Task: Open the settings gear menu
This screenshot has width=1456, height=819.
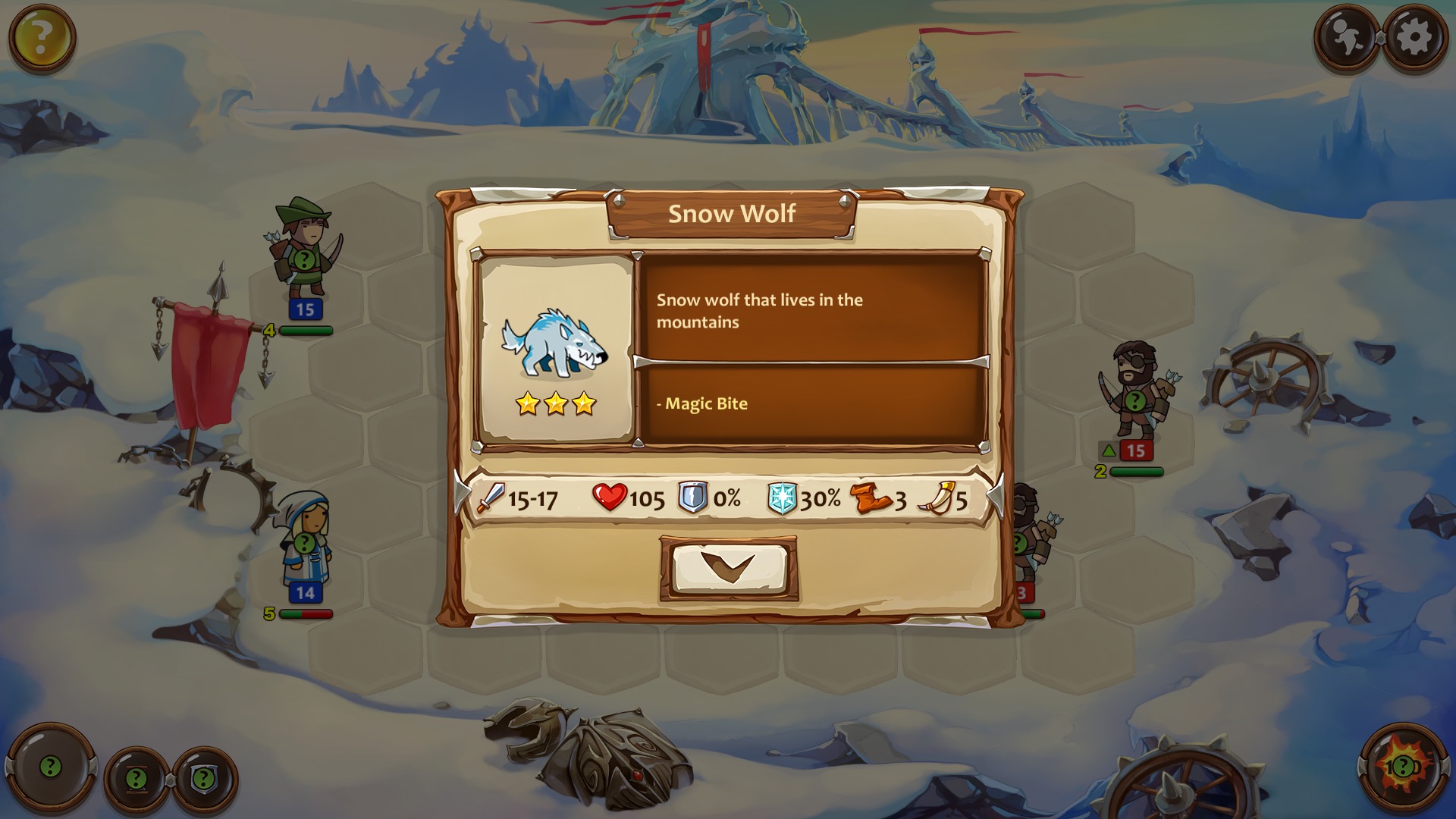Action: coord(1414,36)
